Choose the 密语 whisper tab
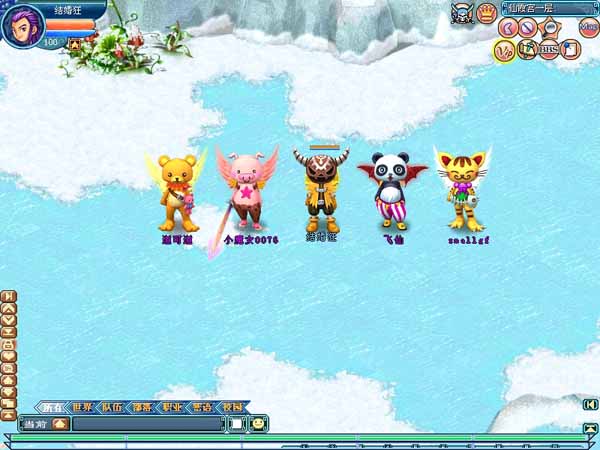 (x=202, y=407)
